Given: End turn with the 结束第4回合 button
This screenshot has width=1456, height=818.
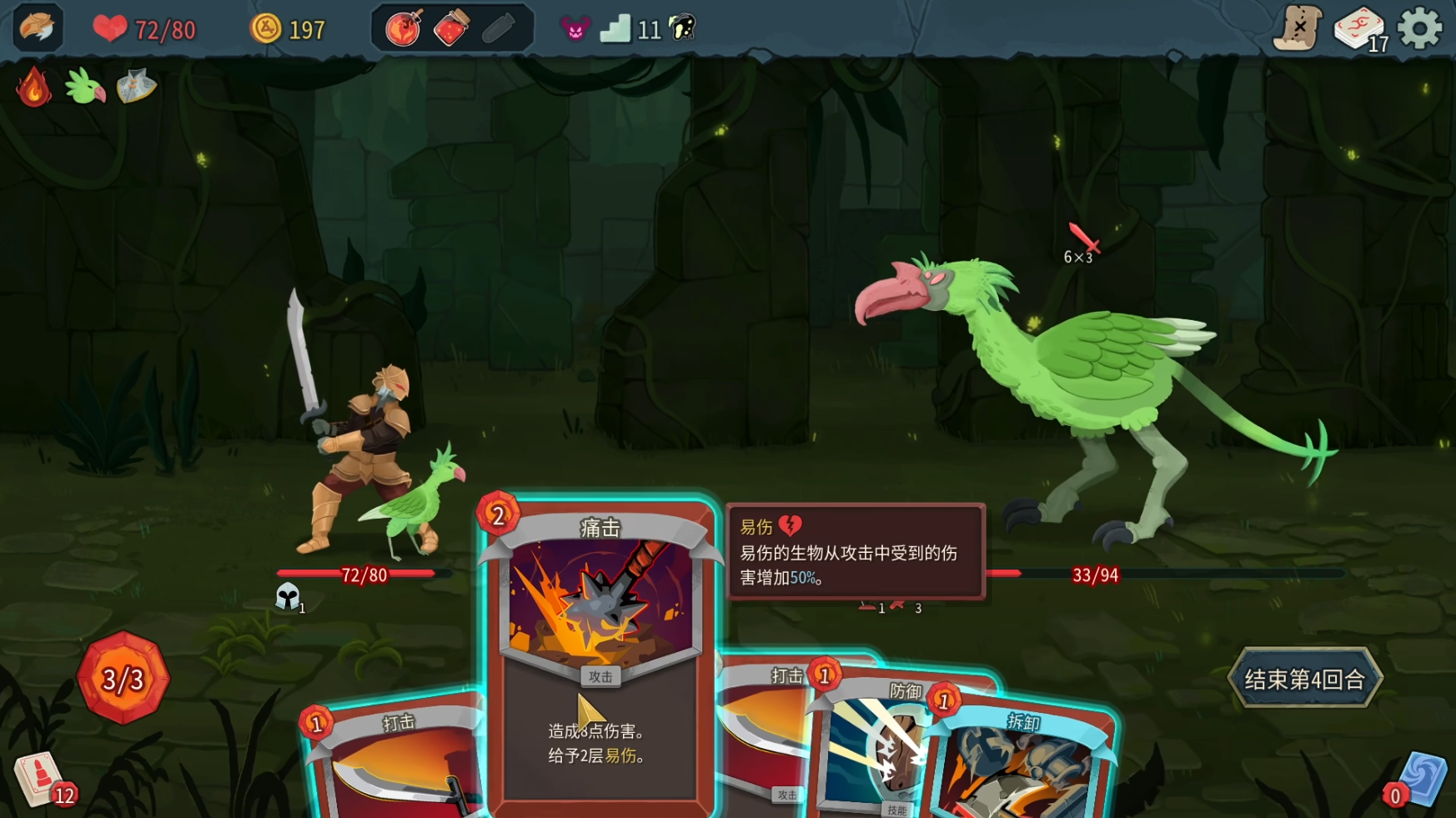Looking at the screenshot, I should 1304,679.
